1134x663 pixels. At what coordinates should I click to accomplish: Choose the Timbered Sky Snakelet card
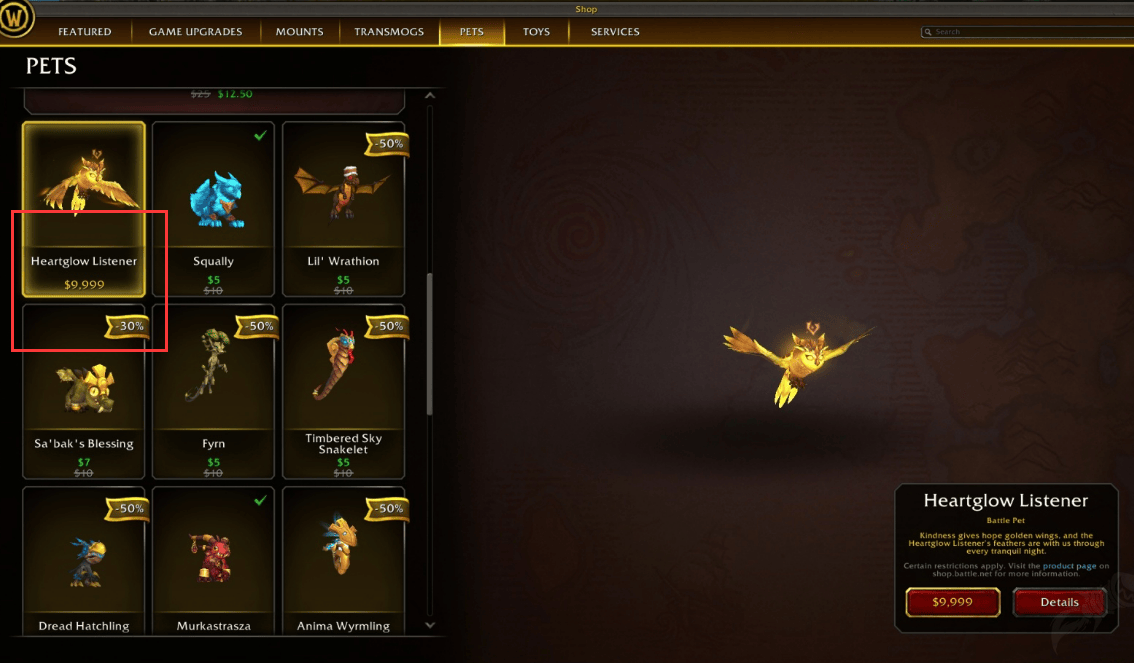click(343, 392)
